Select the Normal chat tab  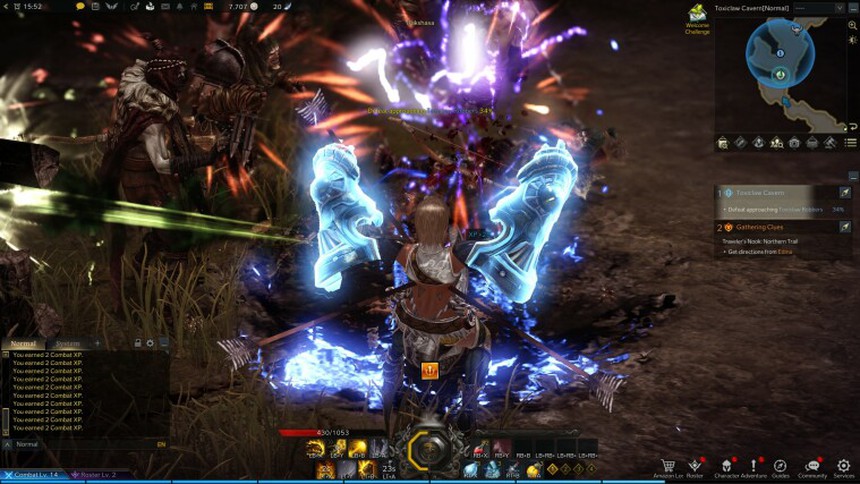click(x=23, y=344)
